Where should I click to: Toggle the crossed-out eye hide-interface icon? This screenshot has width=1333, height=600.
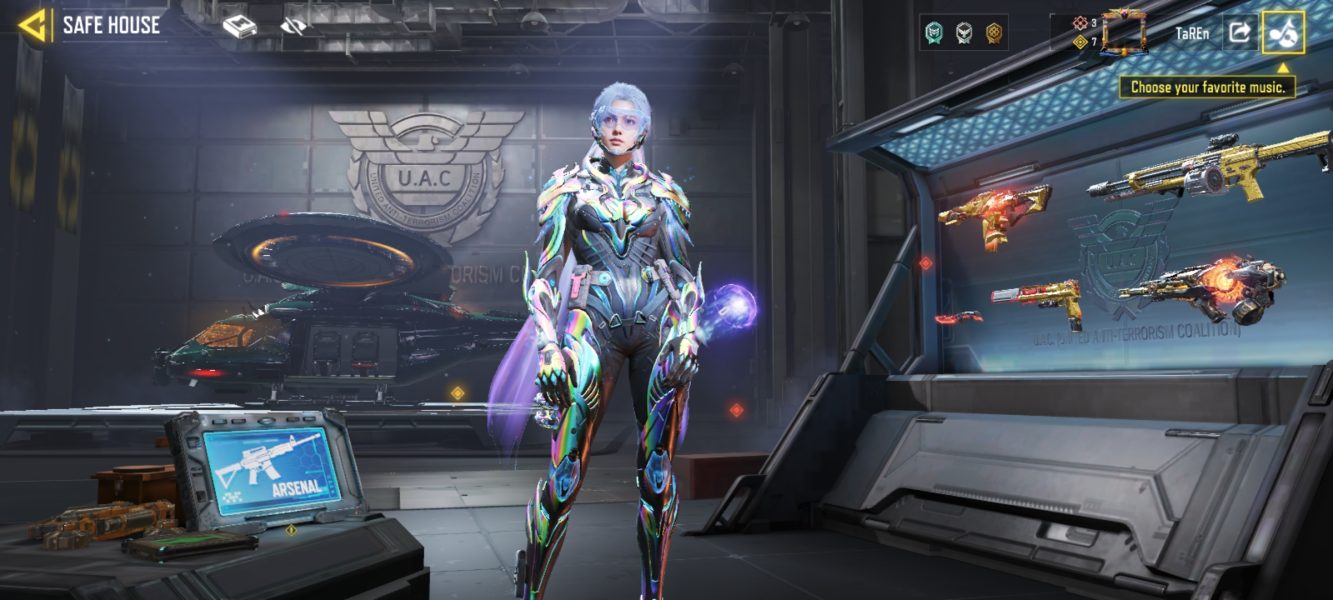[293, 27]
